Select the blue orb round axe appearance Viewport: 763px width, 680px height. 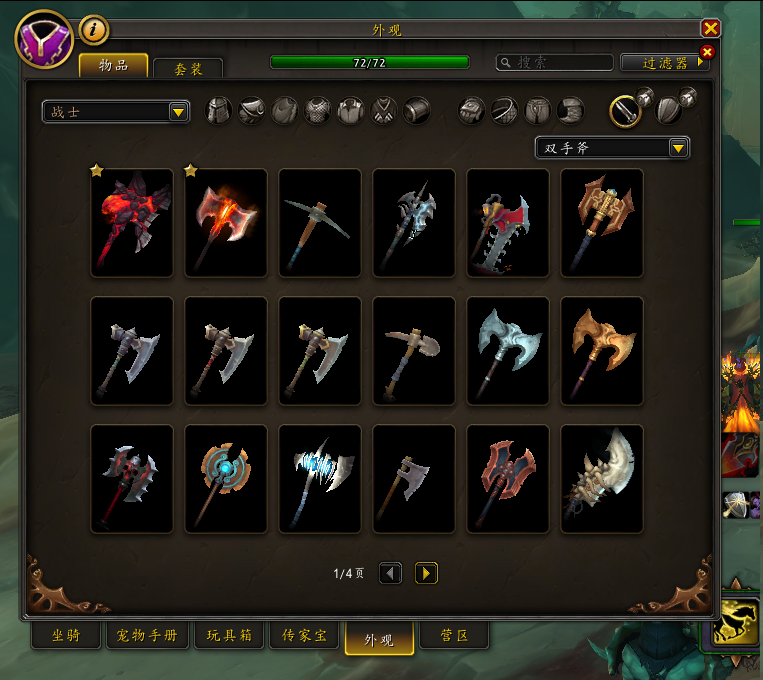pyautogui.click(x=226, y=478)
